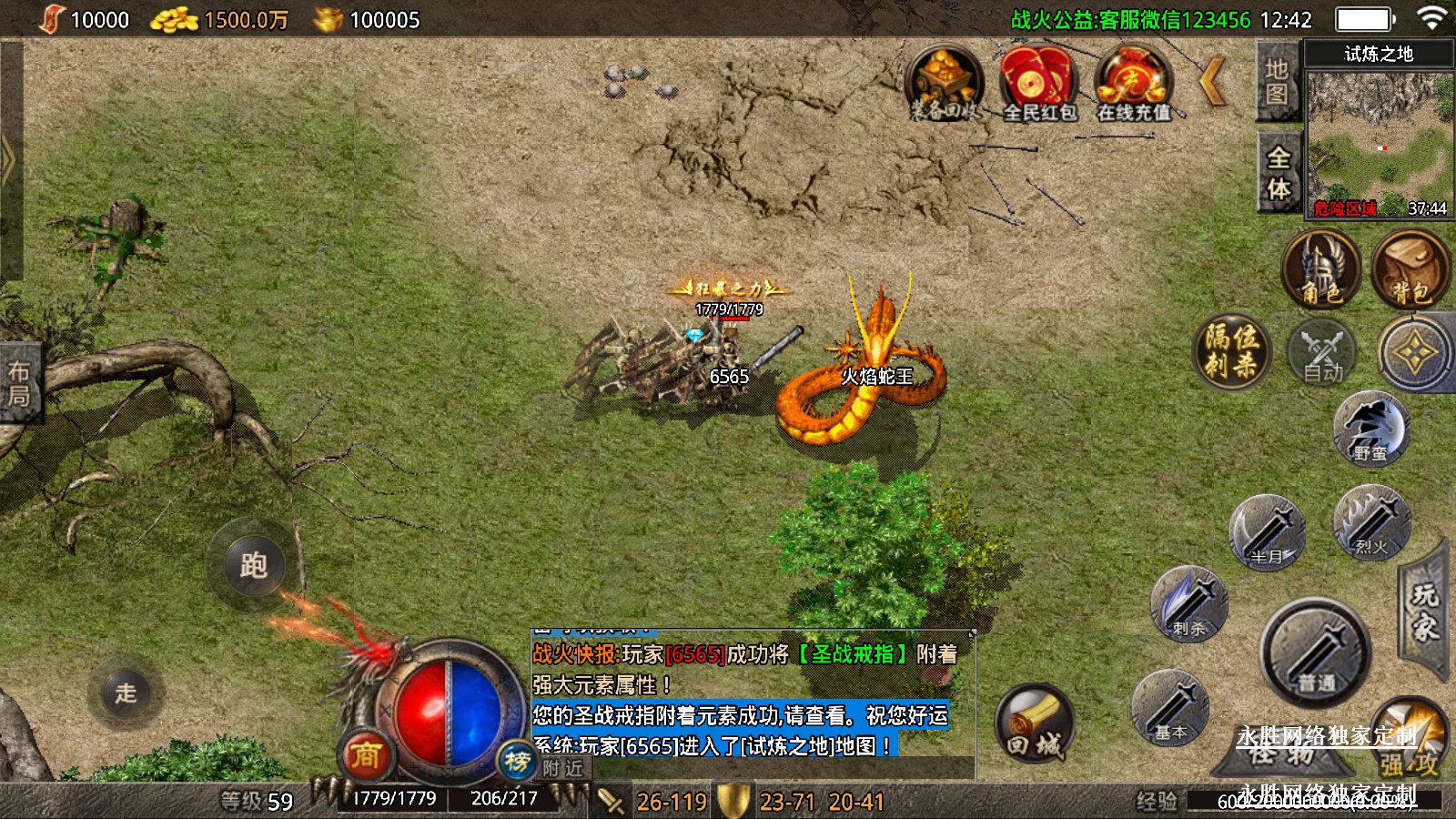1456x819 pixels.
Task: Collapse the top icon row with the arrow
Action: pos(1213,83)
